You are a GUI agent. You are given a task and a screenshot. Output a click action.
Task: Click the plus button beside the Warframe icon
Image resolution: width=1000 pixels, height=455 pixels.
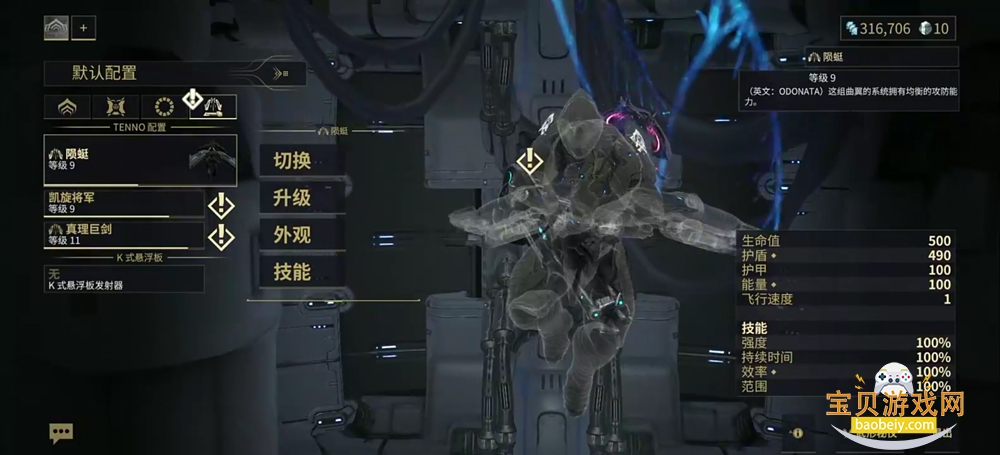[x=83, y=28]
